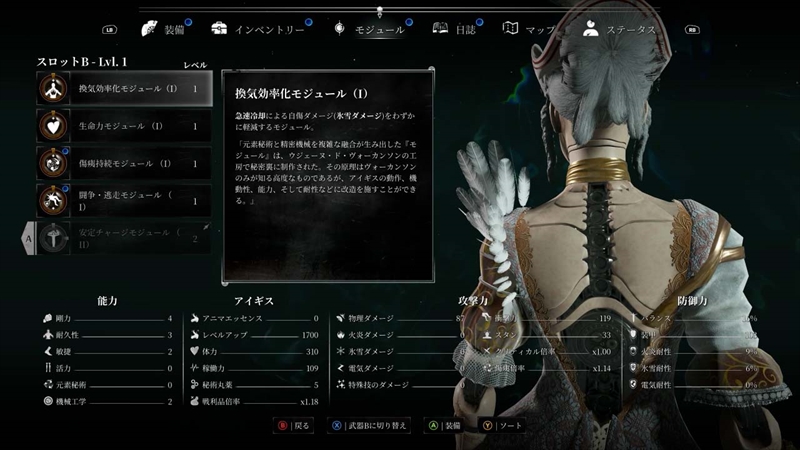Open the インベントリー tab
This screenshot has width=800, height=450.
258,30
